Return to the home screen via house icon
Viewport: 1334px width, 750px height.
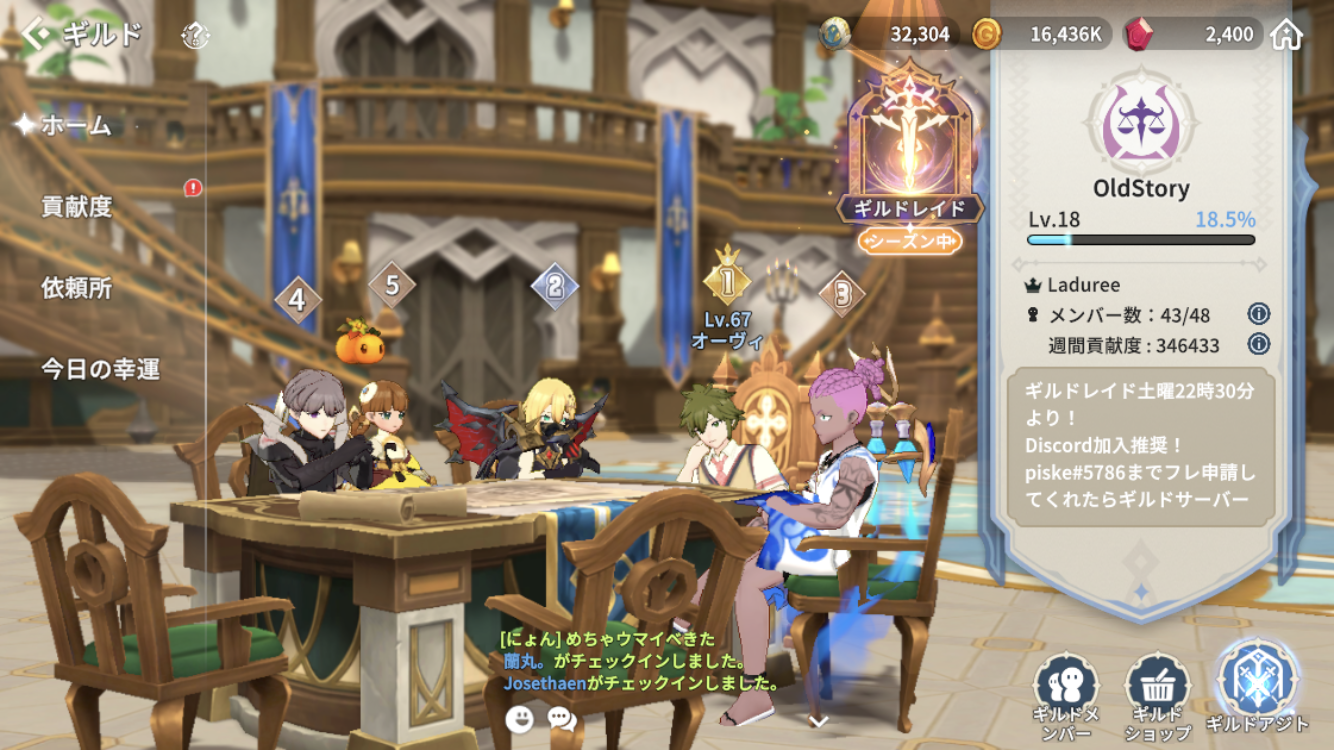click(x=1286, y=35)
